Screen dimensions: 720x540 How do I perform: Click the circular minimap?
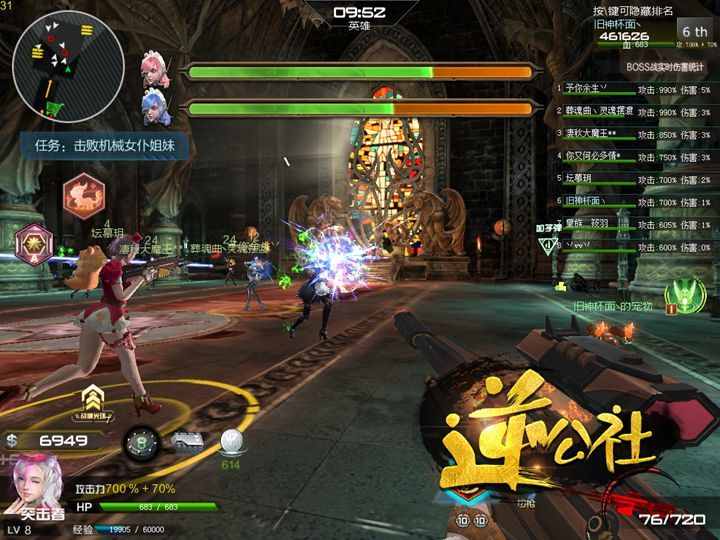54,66
